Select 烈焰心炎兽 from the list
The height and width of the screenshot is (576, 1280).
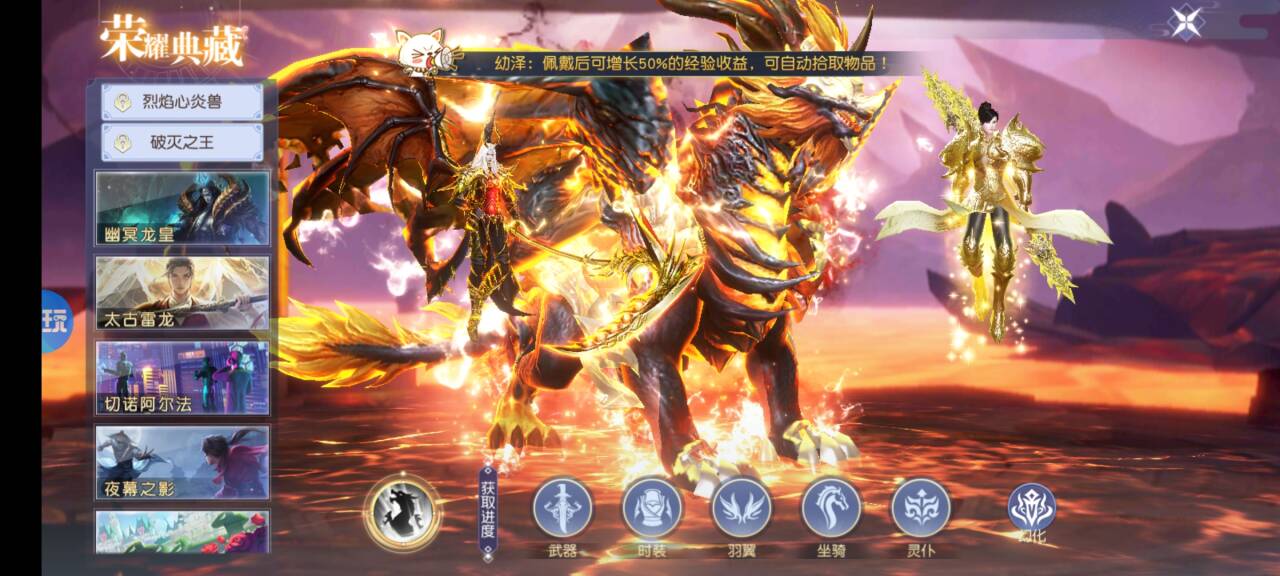[x=182, y=102]
